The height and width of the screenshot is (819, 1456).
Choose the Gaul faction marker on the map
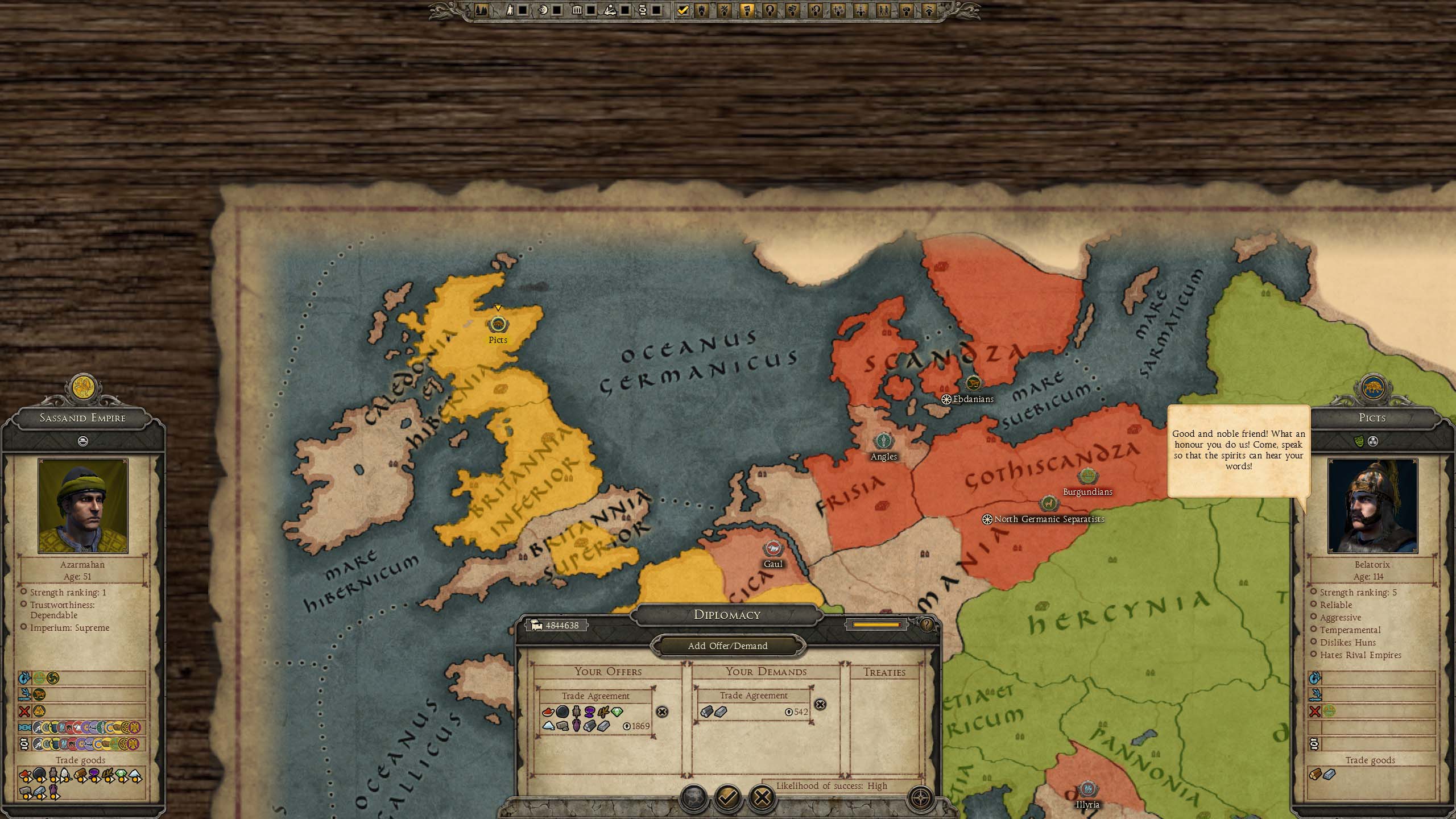coord(773,548)
